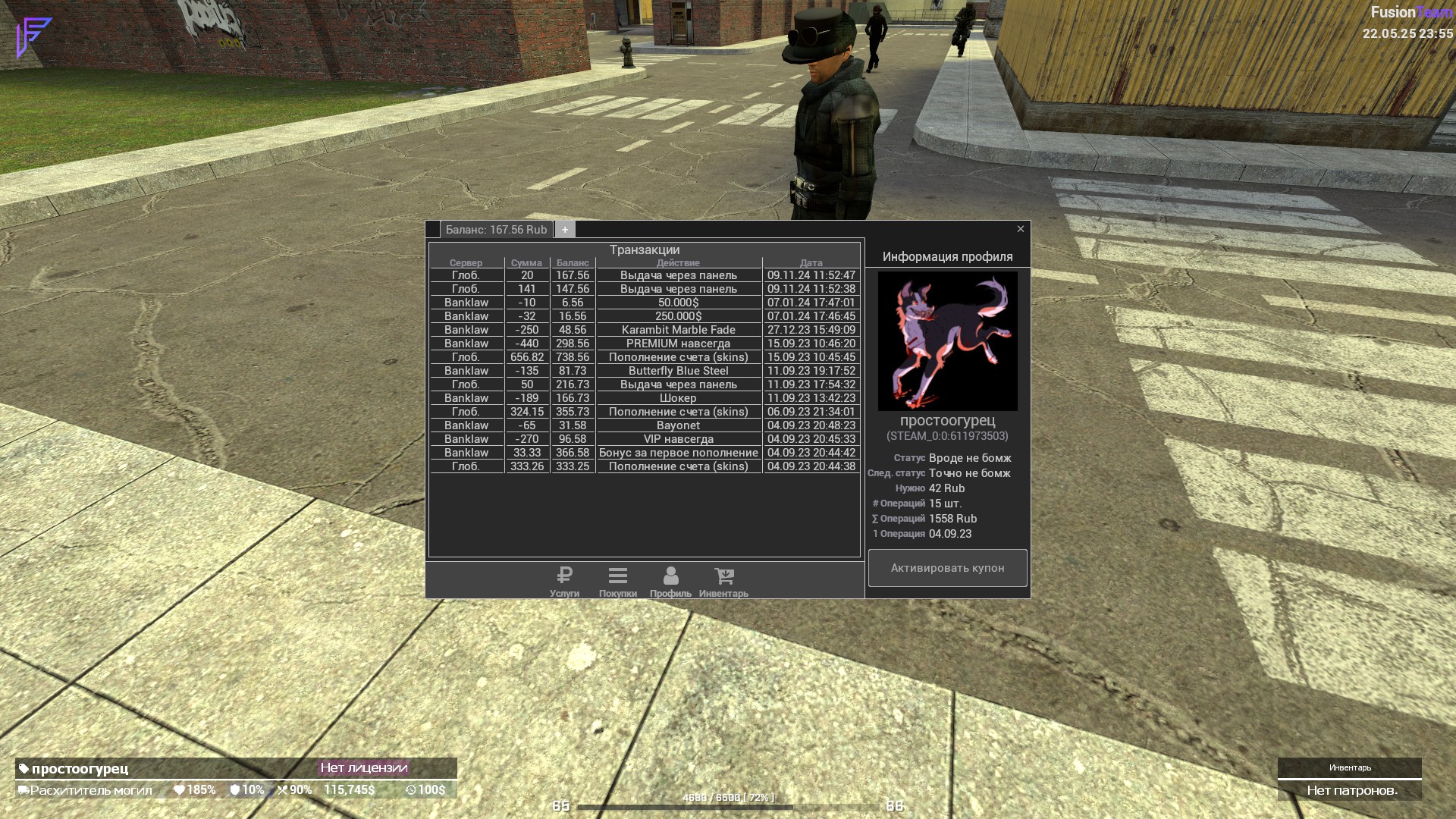Select the Шокер transaction row

point(678,398)
